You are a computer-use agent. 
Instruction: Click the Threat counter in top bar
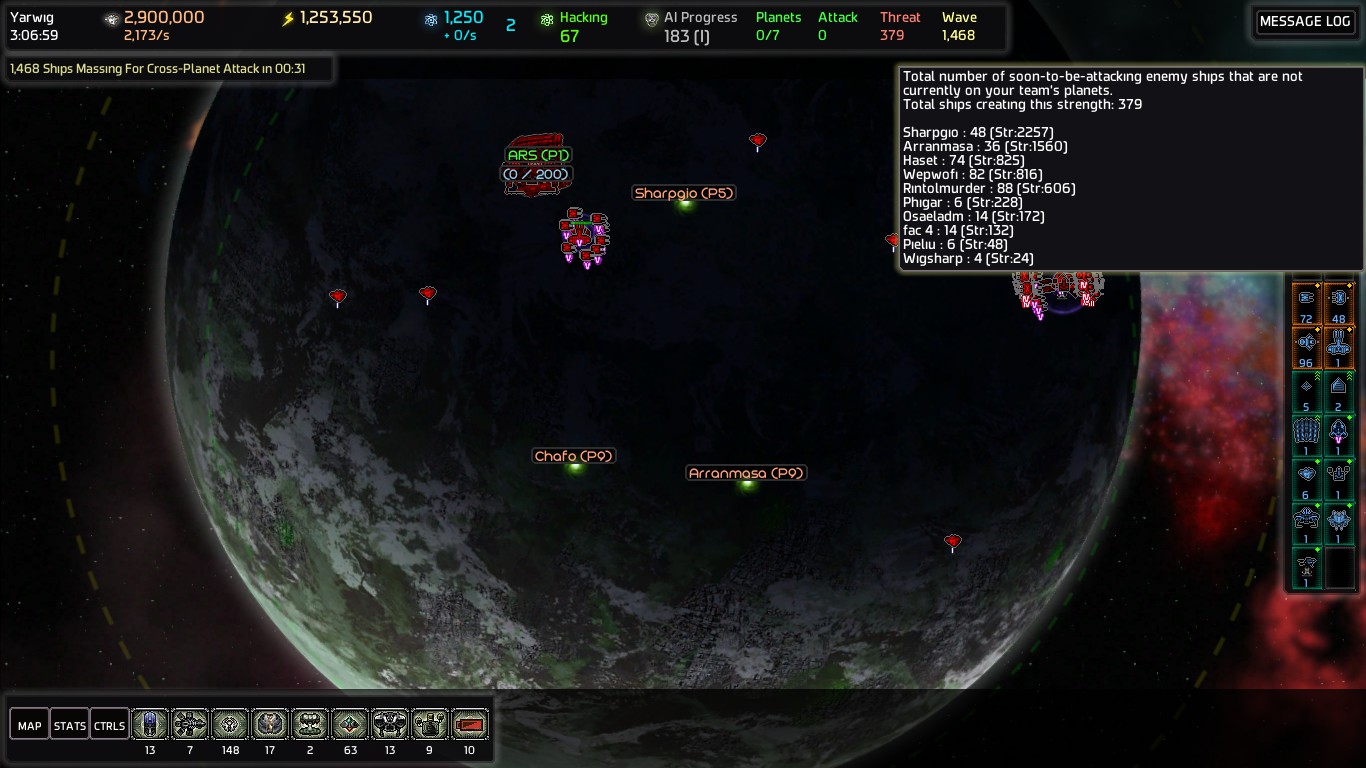pos(899,27)
